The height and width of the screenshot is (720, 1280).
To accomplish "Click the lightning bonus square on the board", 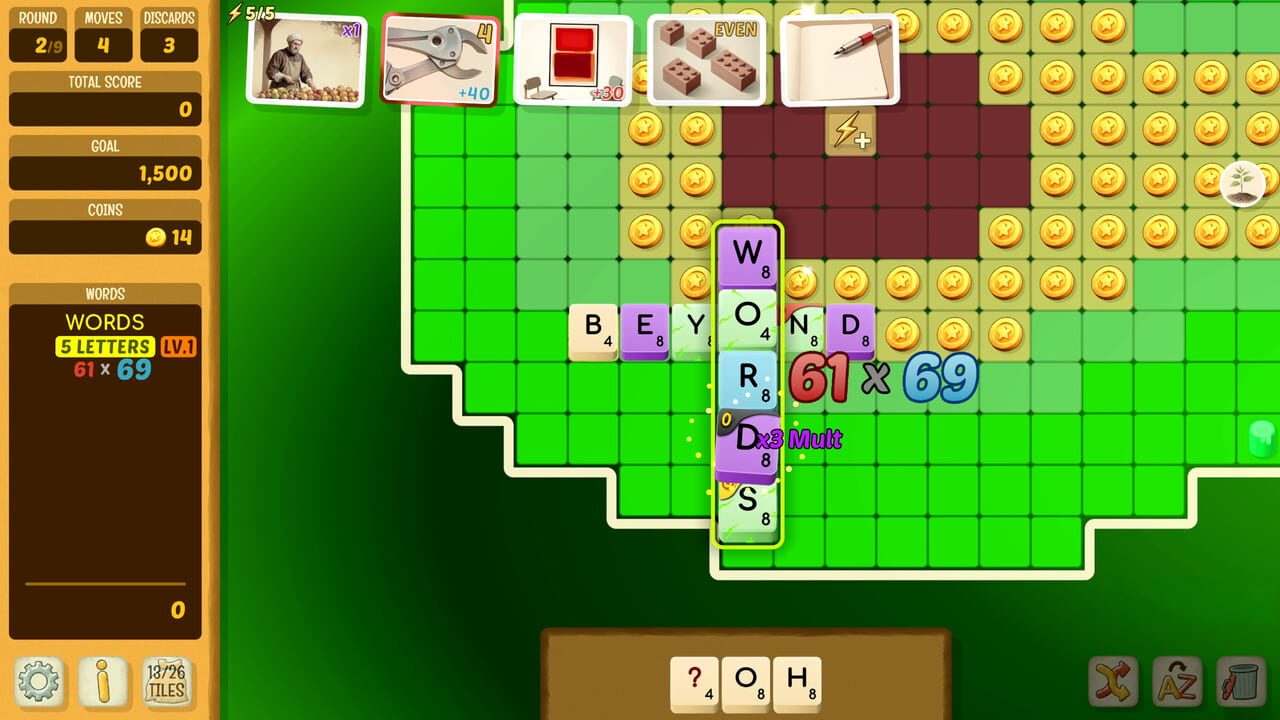I will point(851,132).
